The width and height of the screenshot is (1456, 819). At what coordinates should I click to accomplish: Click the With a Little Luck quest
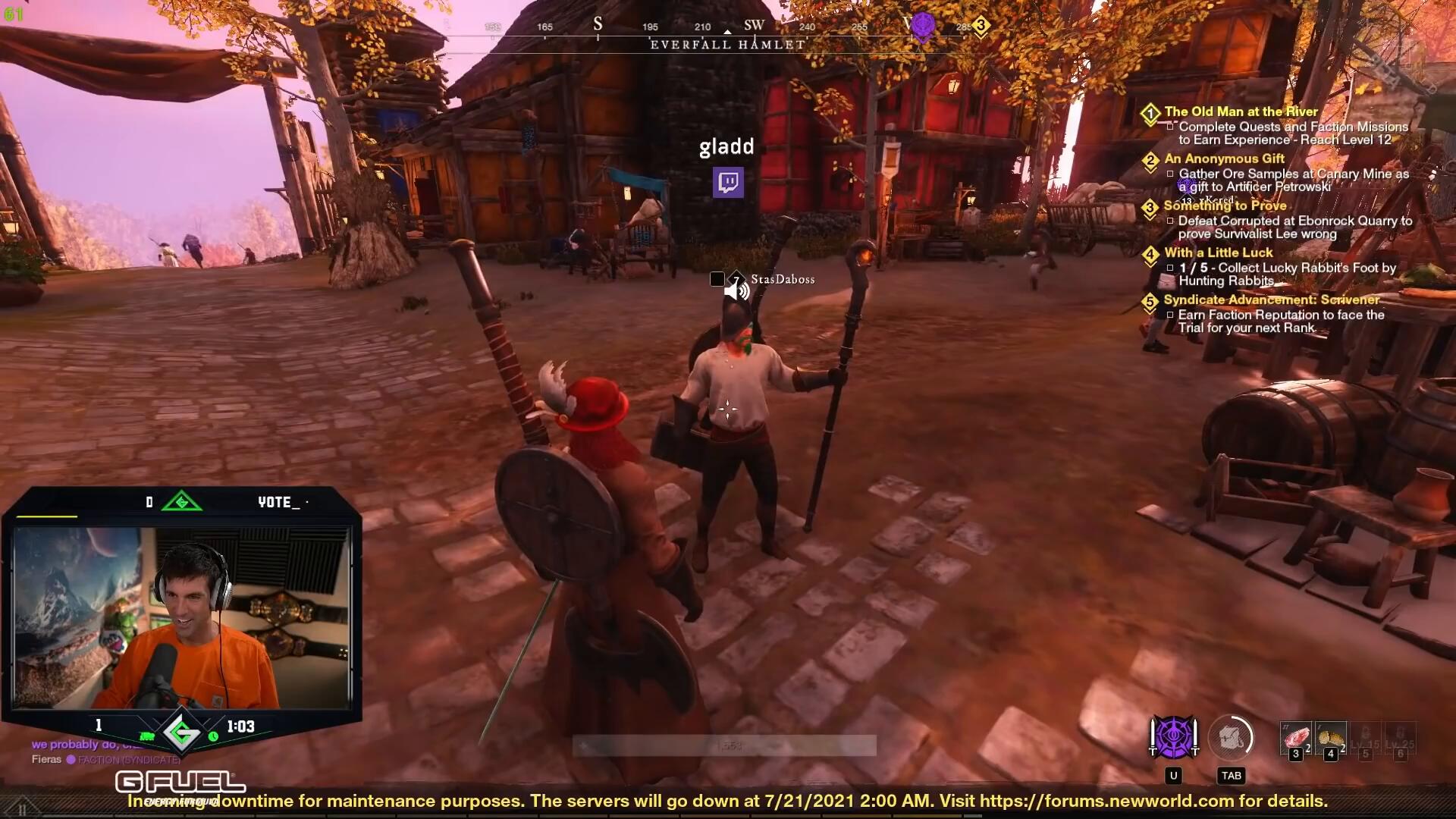[1218, 253]
